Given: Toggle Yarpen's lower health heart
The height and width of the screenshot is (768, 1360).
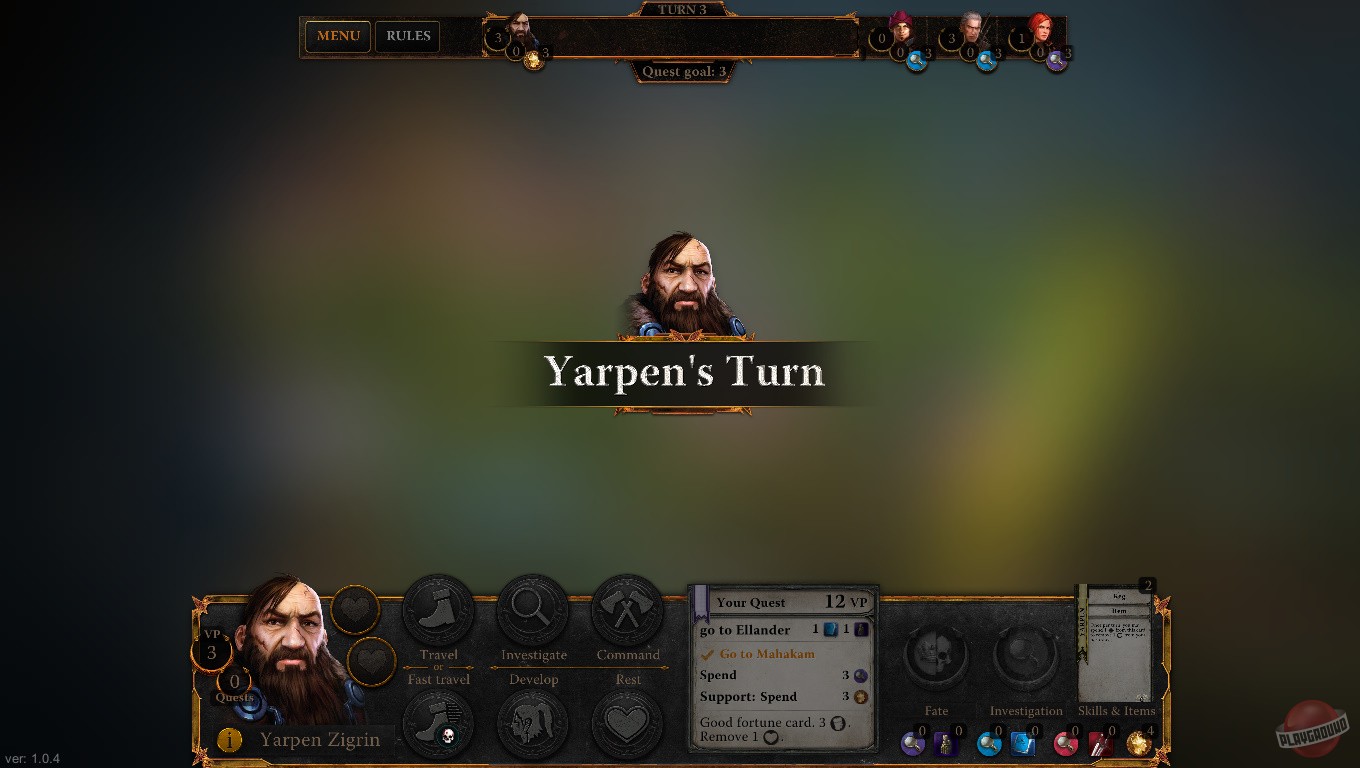Looking at the screenshot, I should (x=370, y=661).
